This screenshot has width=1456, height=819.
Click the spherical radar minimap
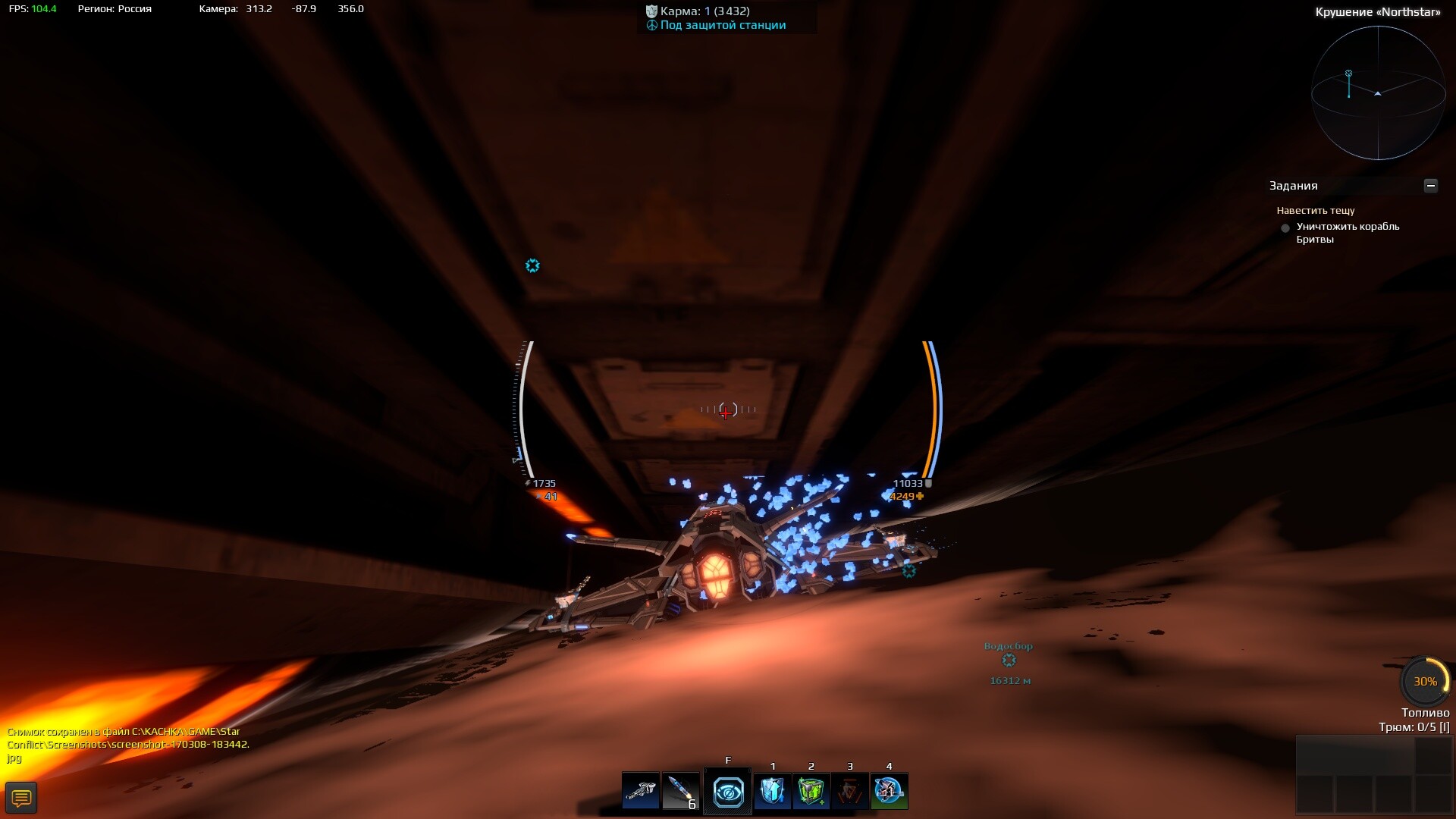pos(1378,93)
